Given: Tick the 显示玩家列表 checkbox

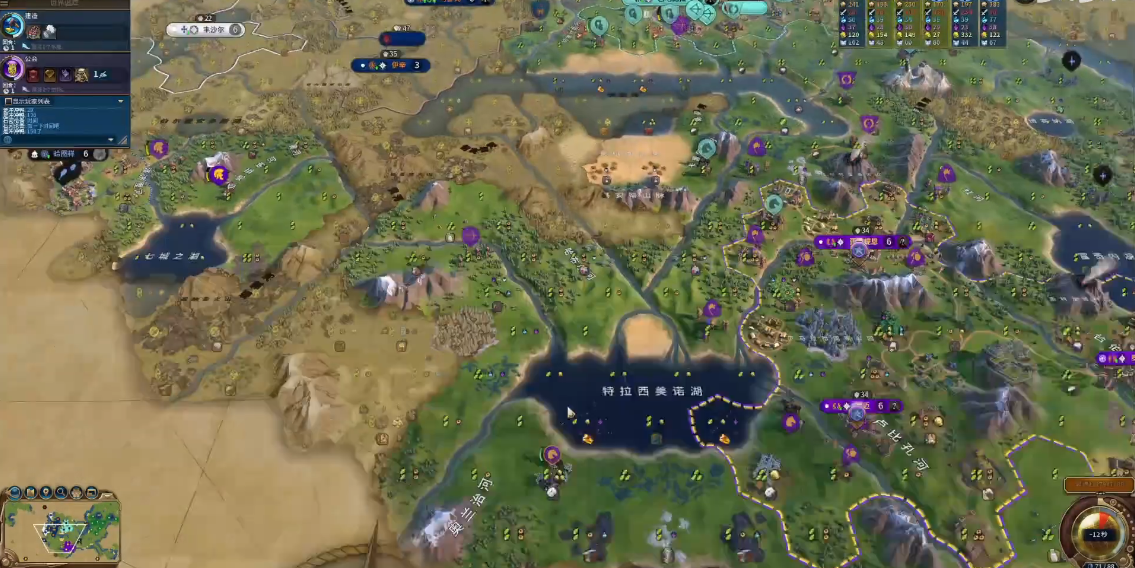Looking at the screenshot, I should point(8,101).
